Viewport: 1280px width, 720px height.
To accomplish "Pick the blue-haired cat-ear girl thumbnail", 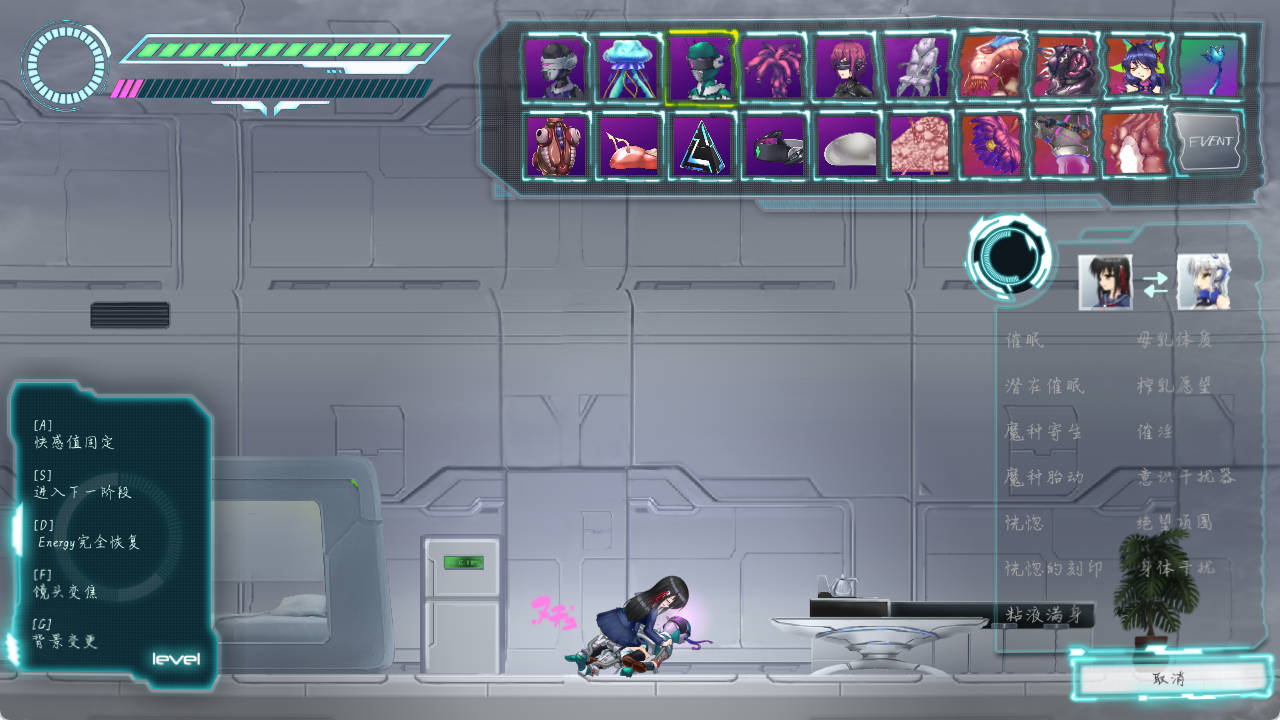I will coord(1136,68).
